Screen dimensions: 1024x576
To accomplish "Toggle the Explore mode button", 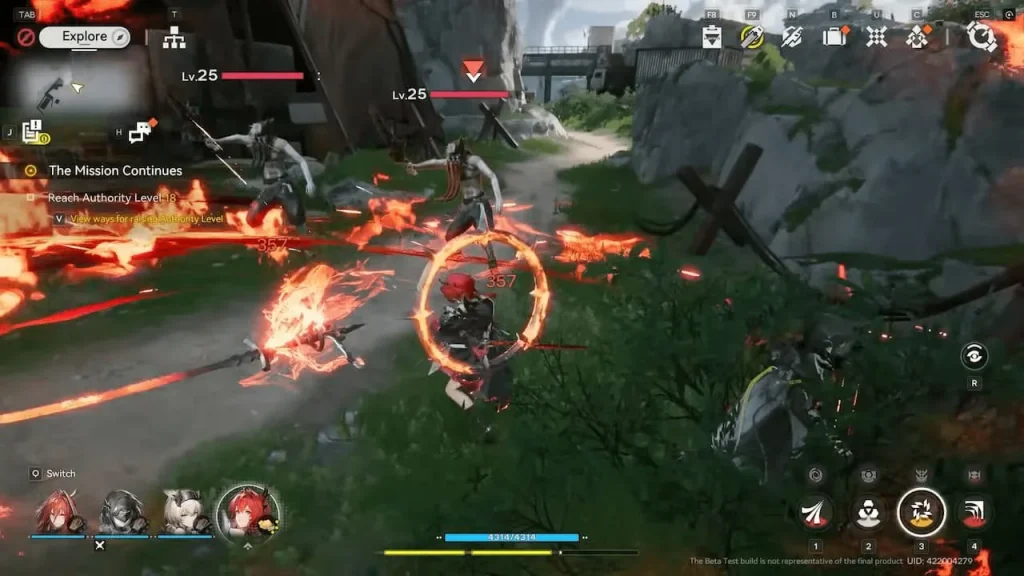I will click(x=85, y=37).
